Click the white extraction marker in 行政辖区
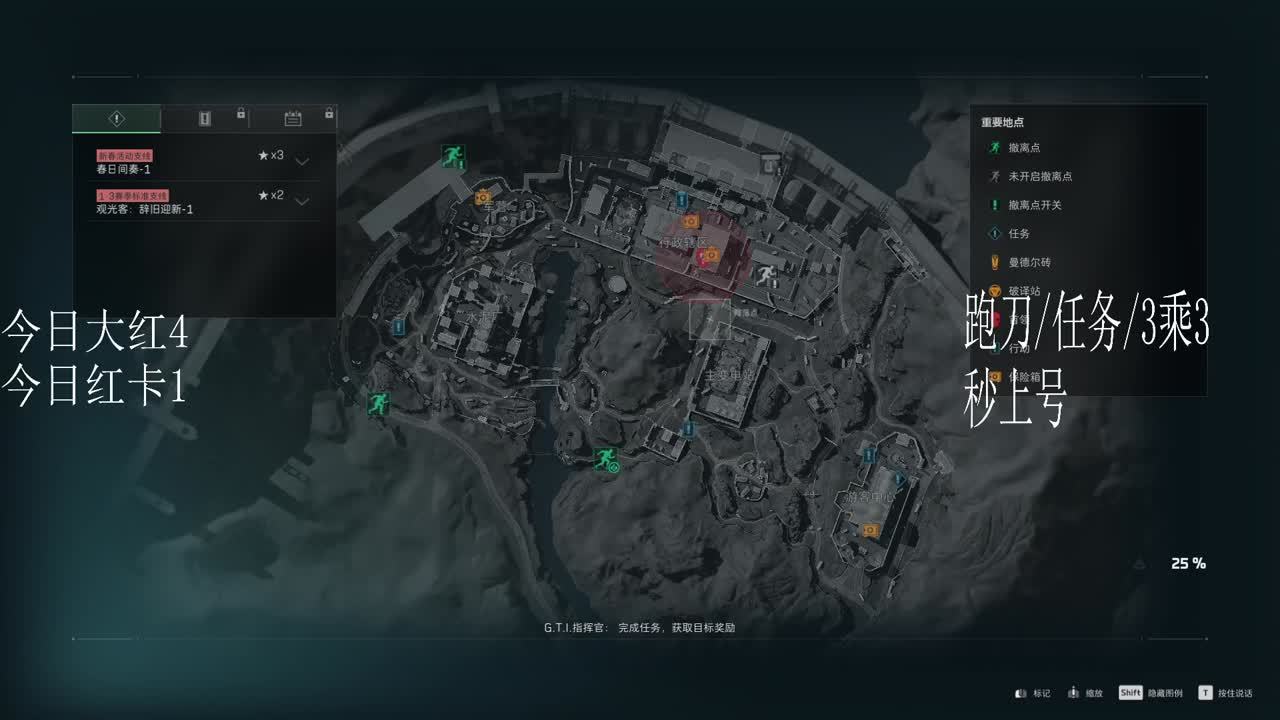Viewport: 1280px width, 720px height. coord(766,277)
